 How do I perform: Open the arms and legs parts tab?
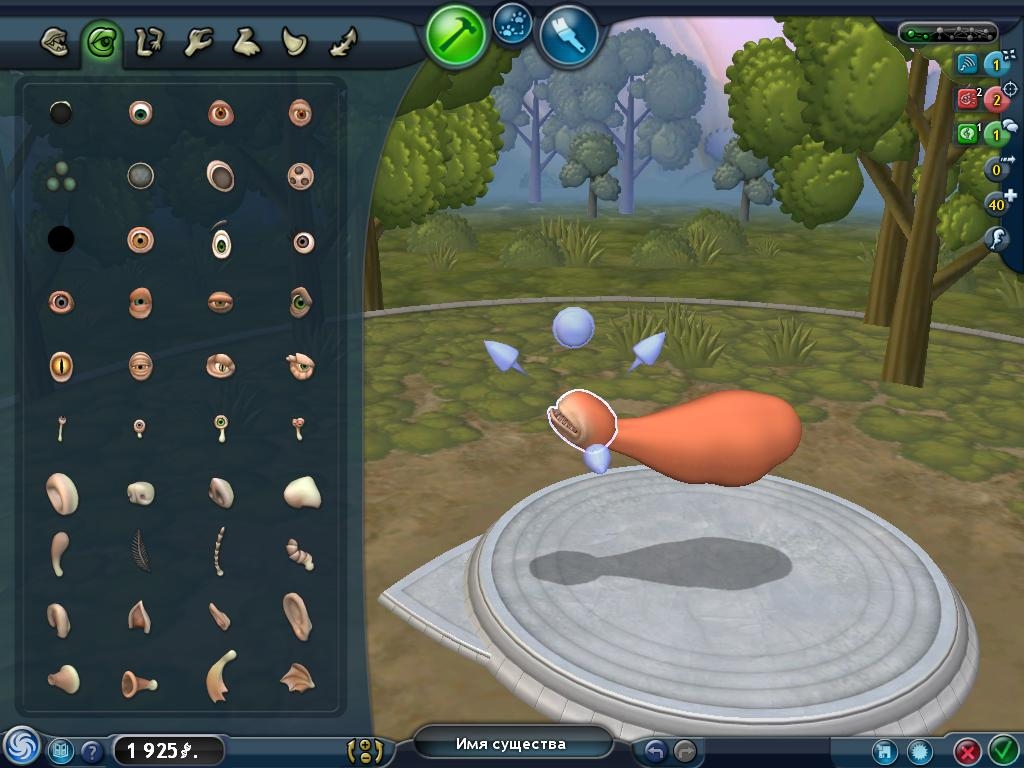[x=150, y=42]
